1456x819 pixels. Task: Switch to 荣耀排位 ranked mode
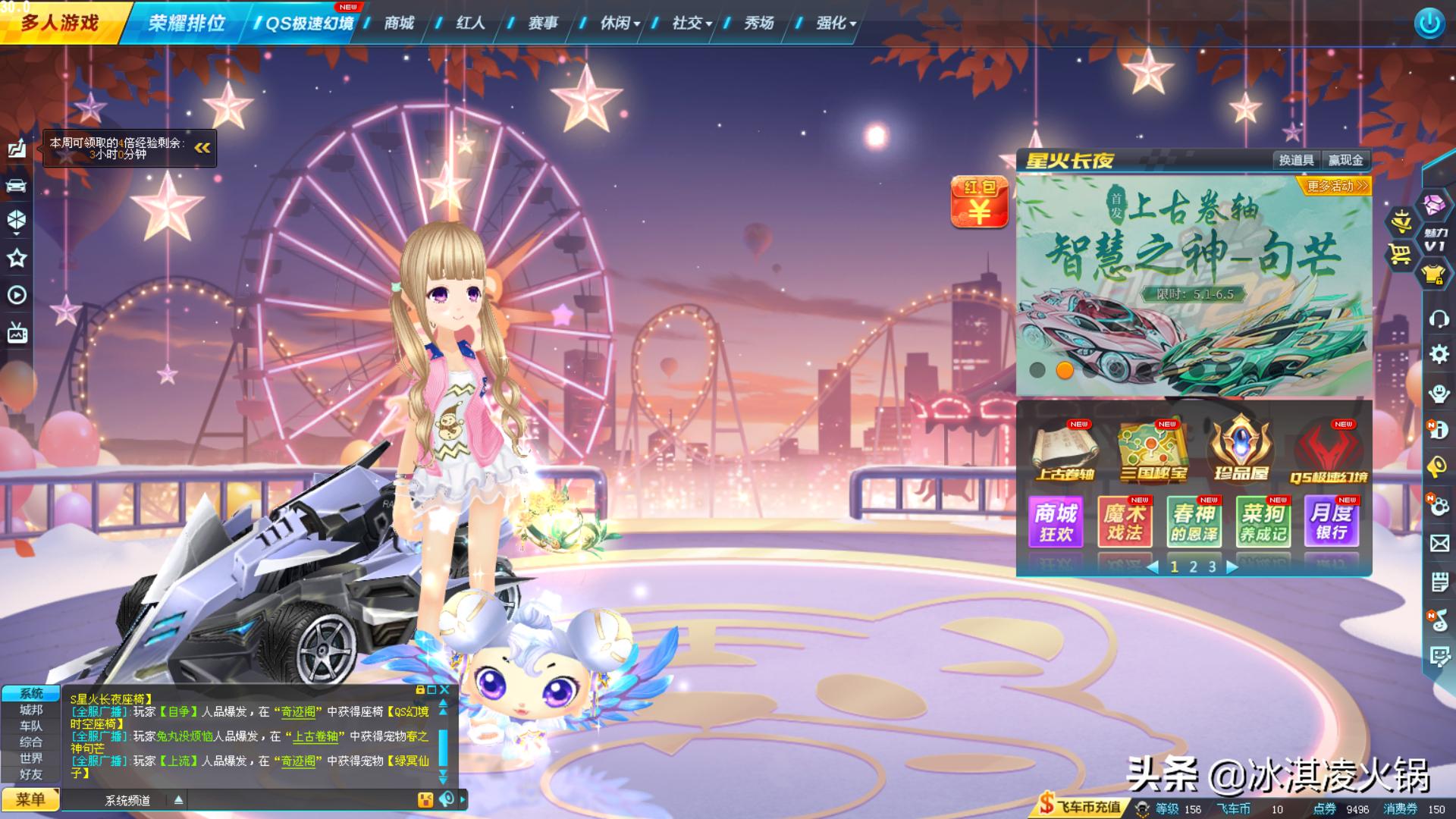coord(186,23)
